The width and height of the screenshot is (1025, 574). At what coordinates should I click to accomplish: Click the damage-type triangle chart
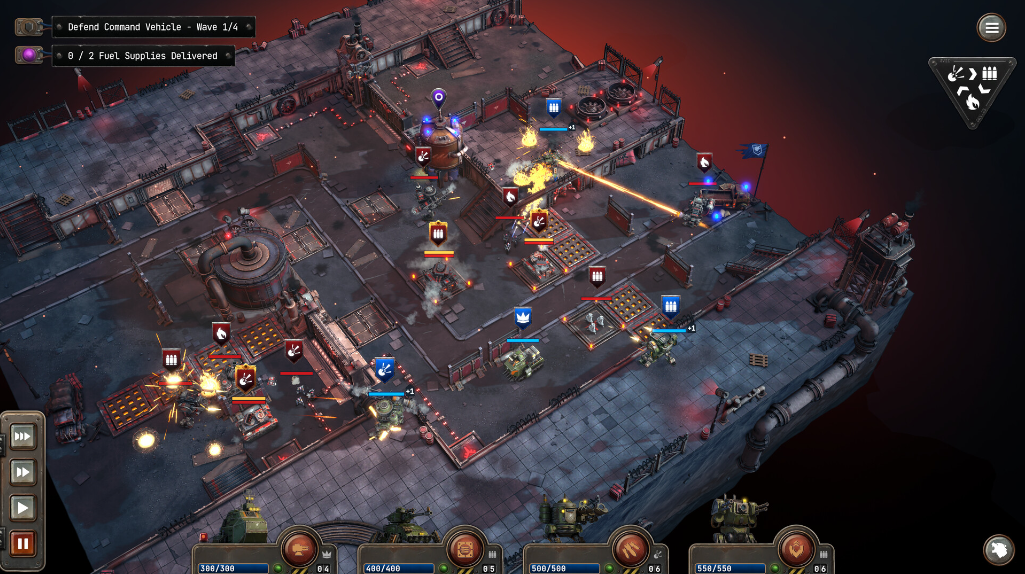tap(971, 87)
